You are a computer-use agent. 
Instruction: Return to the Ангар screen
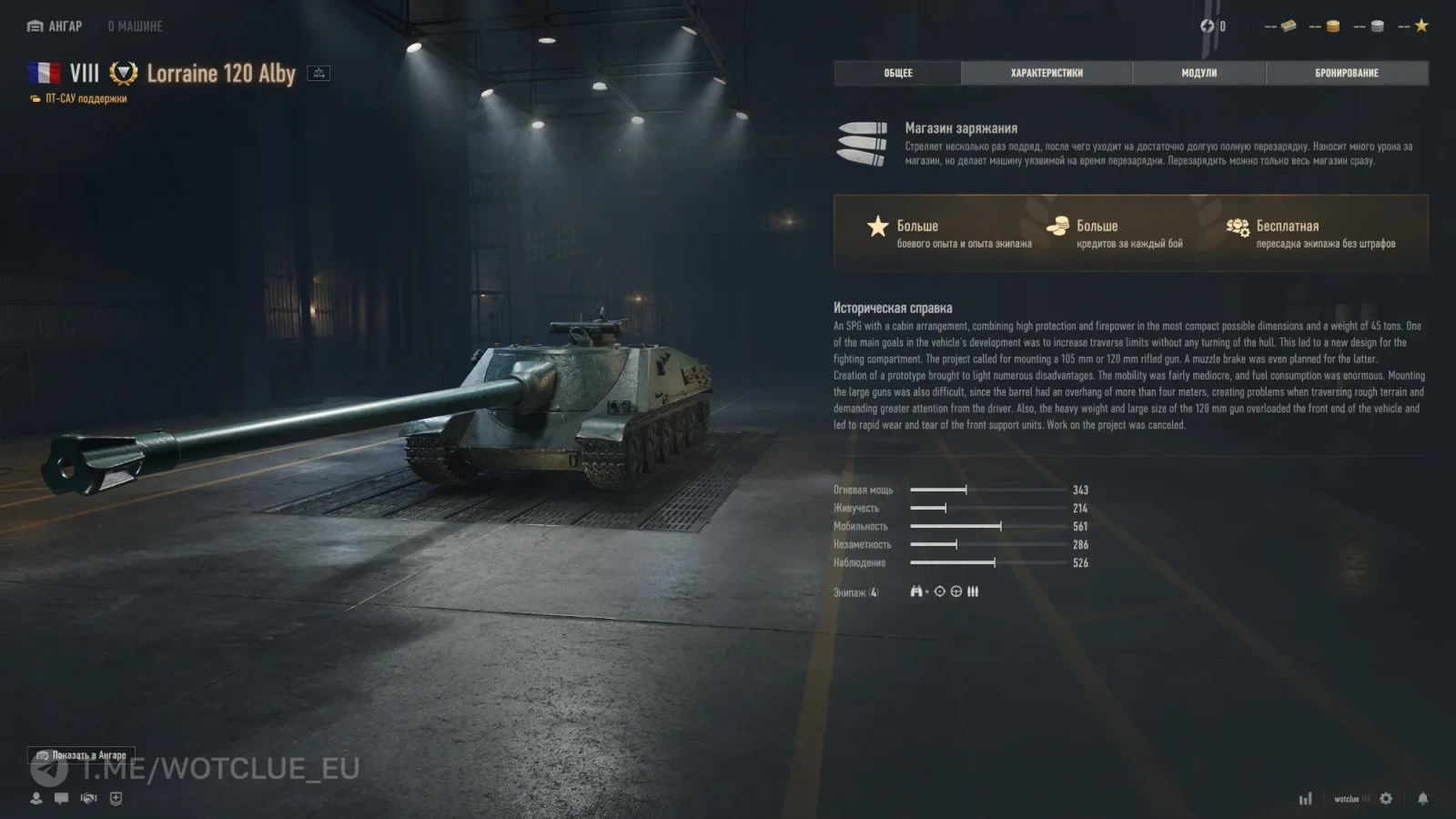tap(56, 26)
